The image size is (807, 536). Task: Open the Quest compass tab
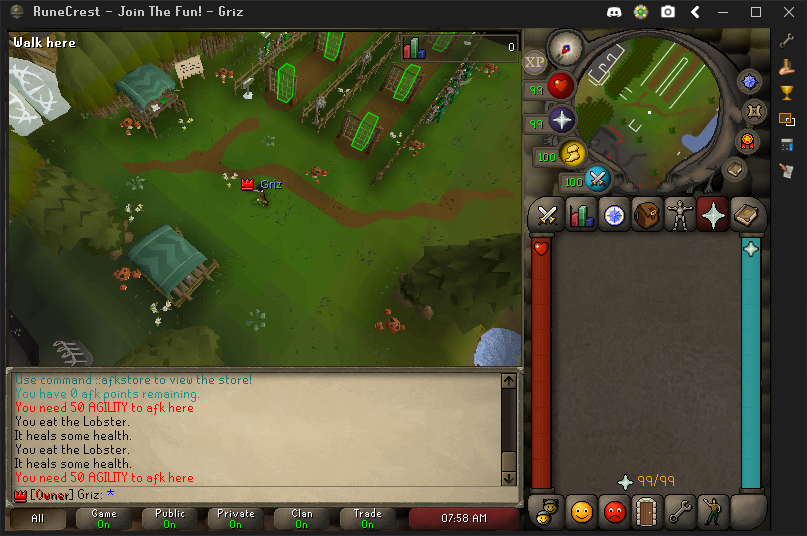pos(613,214)
